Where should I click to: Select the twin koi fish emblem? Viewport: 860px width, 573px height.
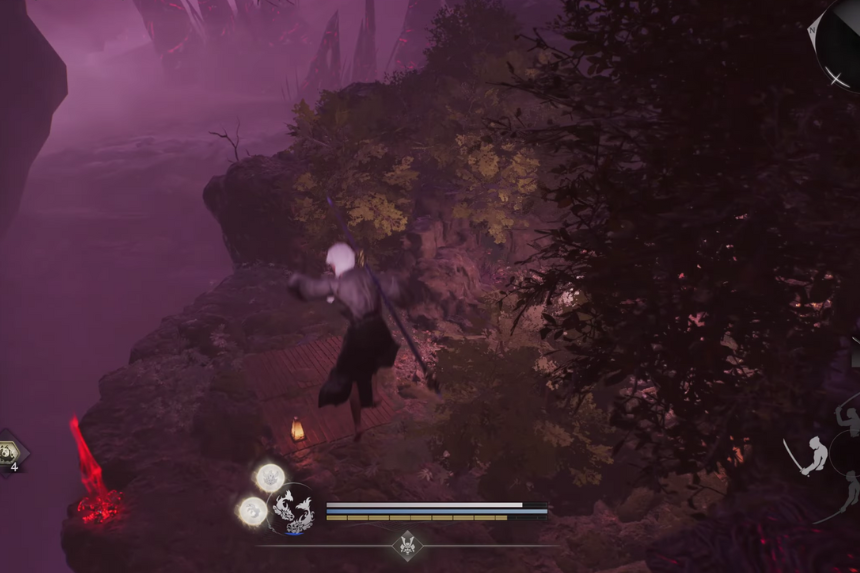292,510
